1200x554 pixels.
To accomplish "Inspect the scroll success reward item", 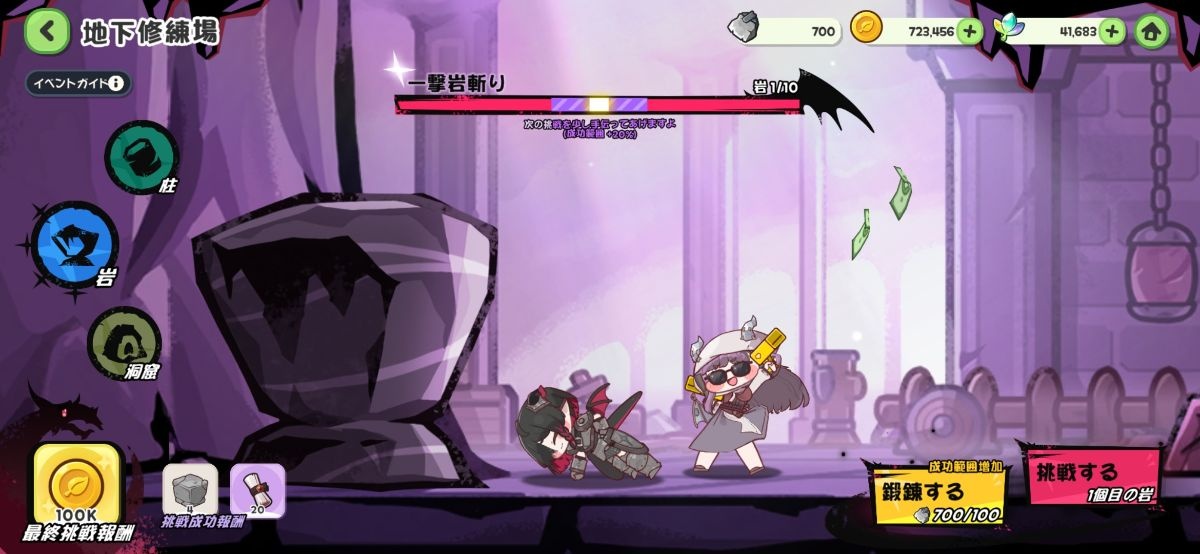I will [x=258, y=491].
